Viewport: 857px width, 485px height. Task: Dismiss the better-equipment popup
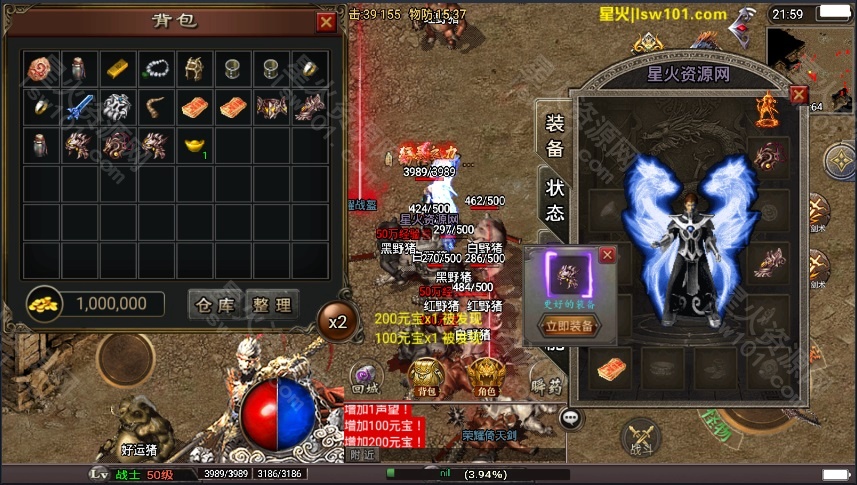(x=606, y=255)
